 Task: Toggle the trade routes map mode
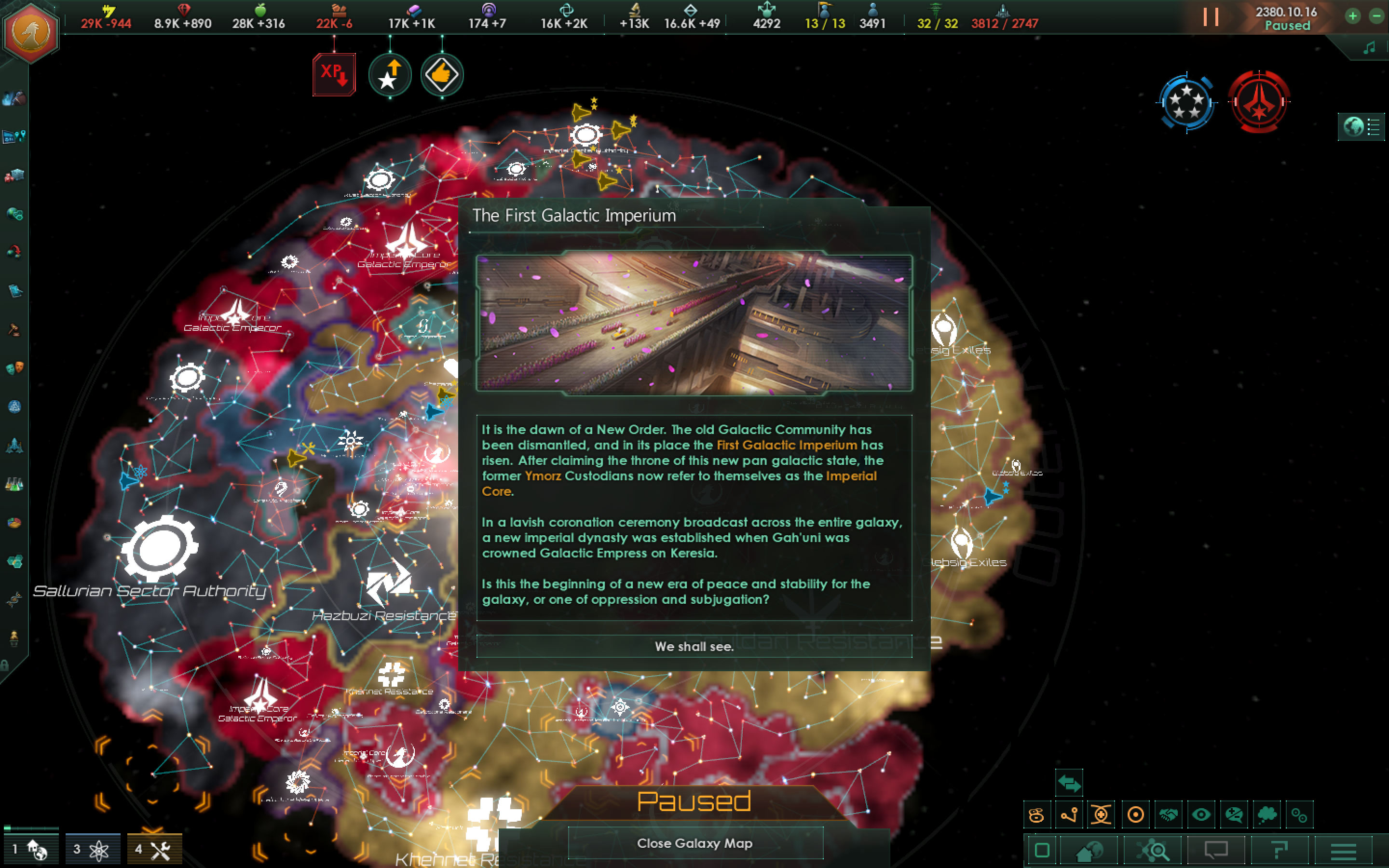(x=1069, y=814)
